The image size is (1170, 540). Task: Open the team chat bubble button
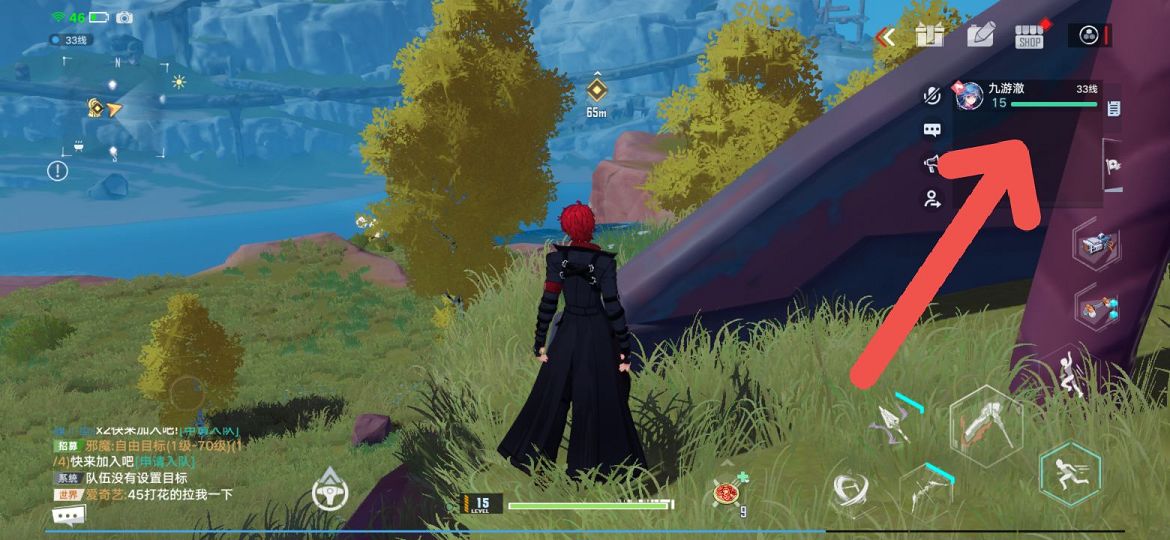tap(932, 130)
